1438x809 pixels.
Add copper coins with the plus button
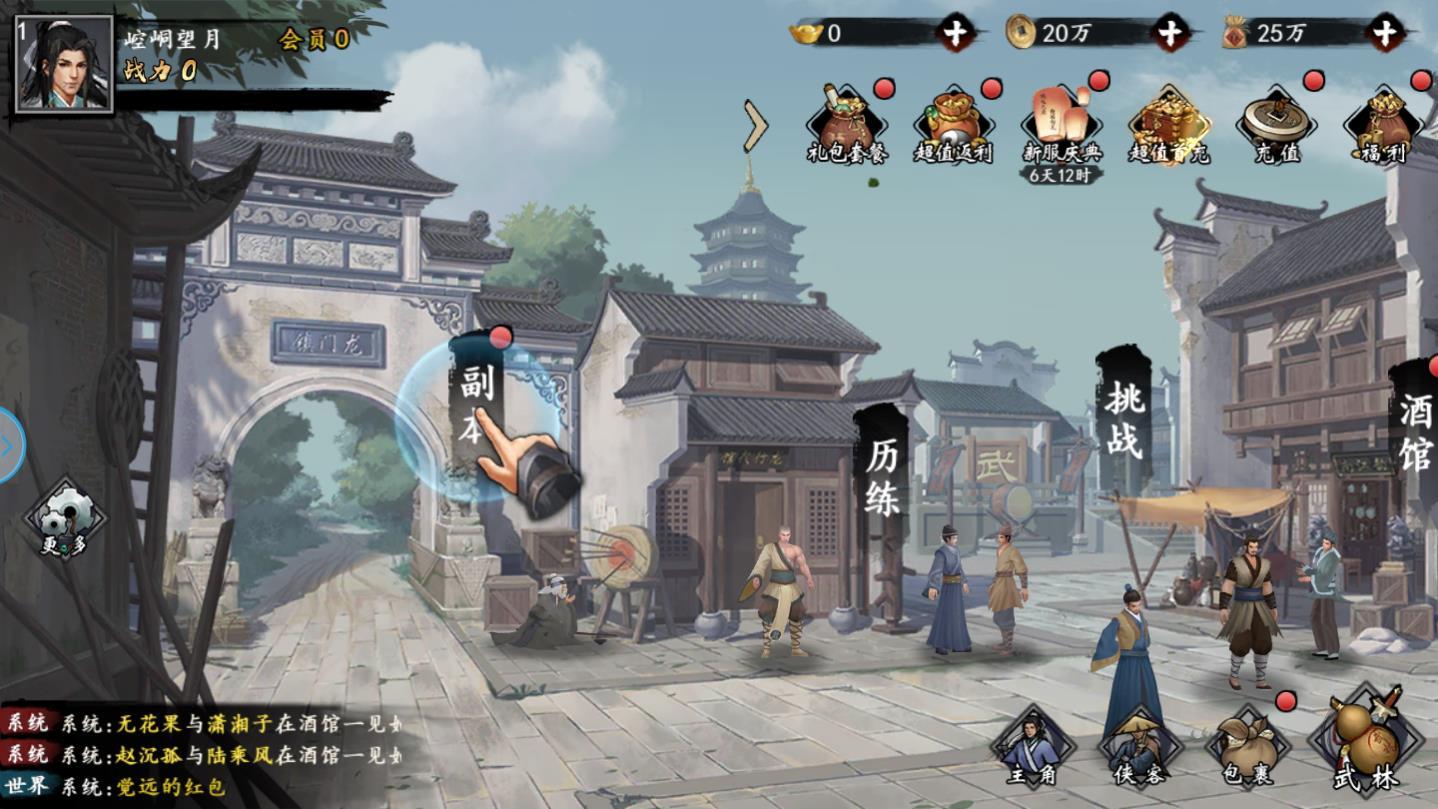pyautogui.click(x=1170, y=33)
